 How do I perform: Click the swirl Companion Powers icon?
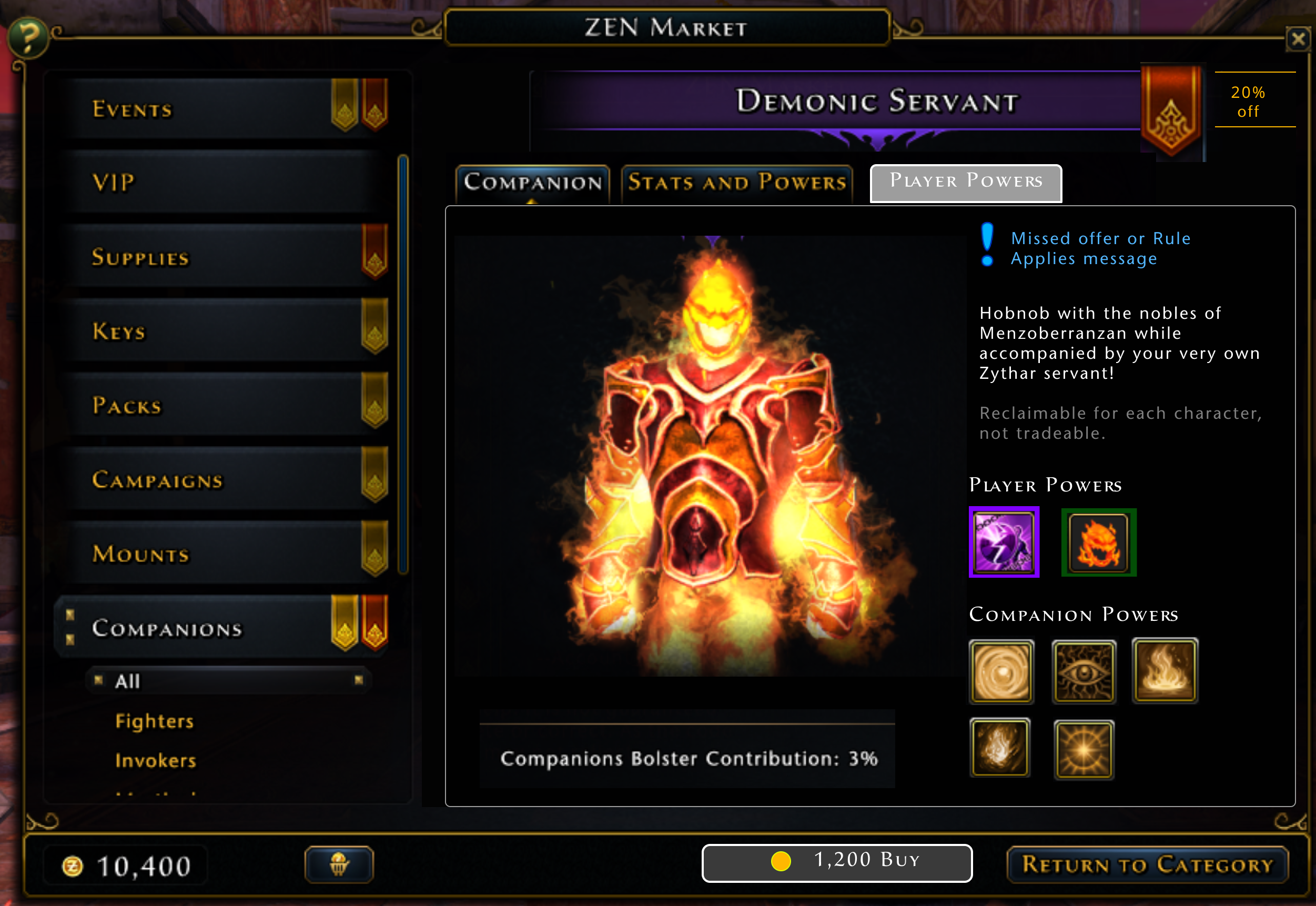click(x=1001, y=671)
